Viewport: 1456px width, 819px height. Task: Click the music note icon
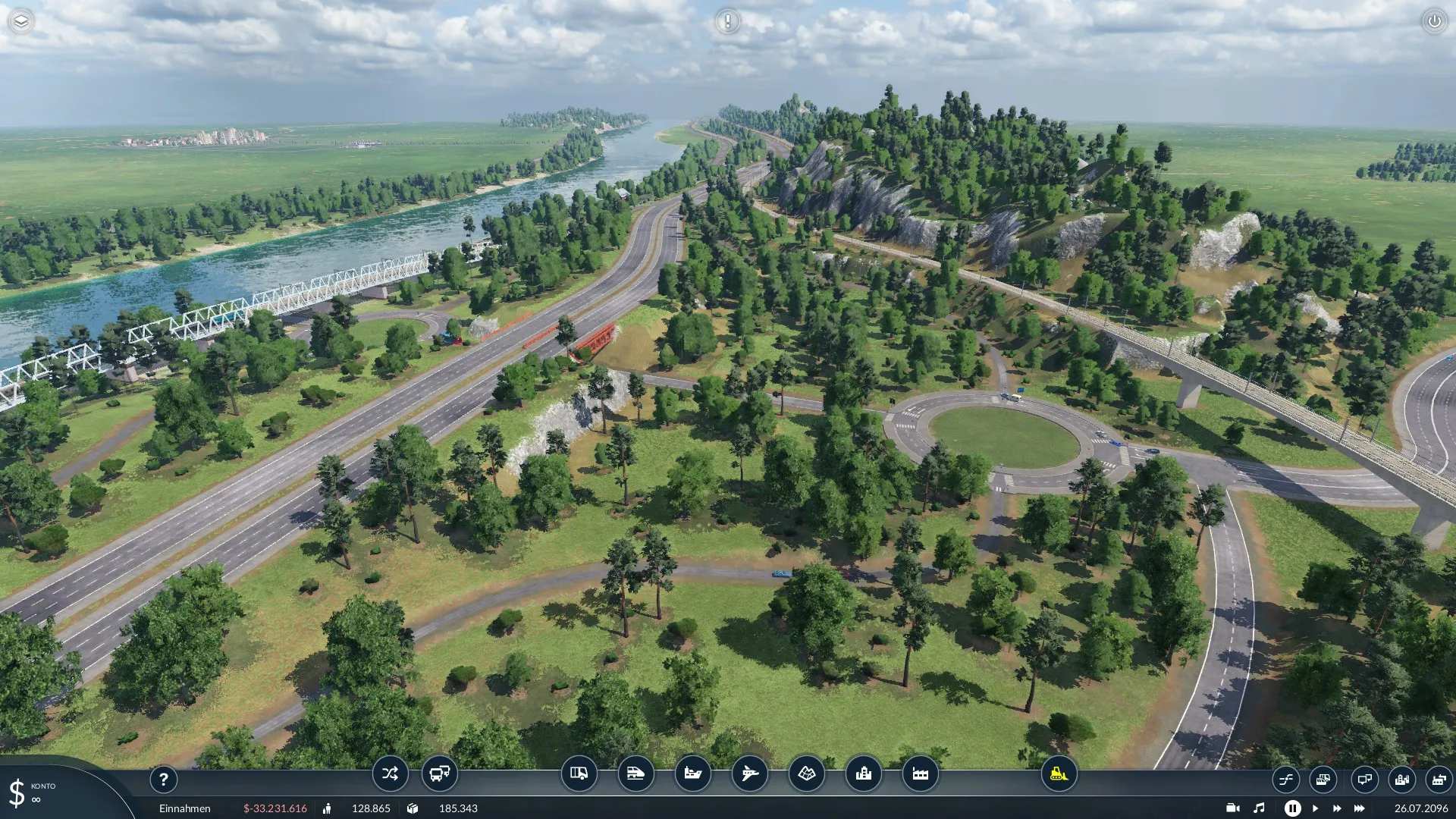1259,808
